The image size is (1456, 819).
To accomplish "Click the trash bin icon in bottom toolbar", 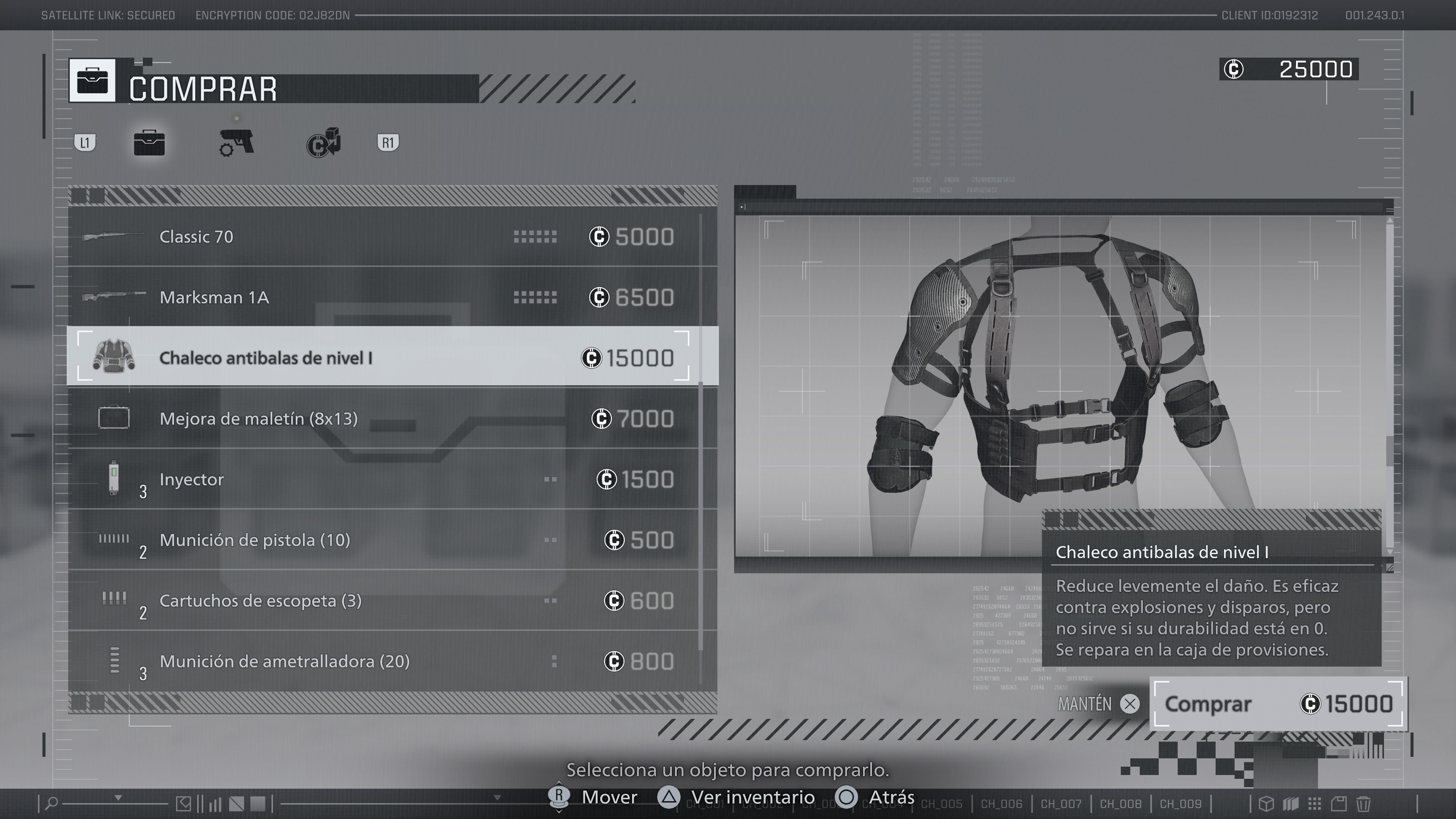I will [x=1363, y=804].
